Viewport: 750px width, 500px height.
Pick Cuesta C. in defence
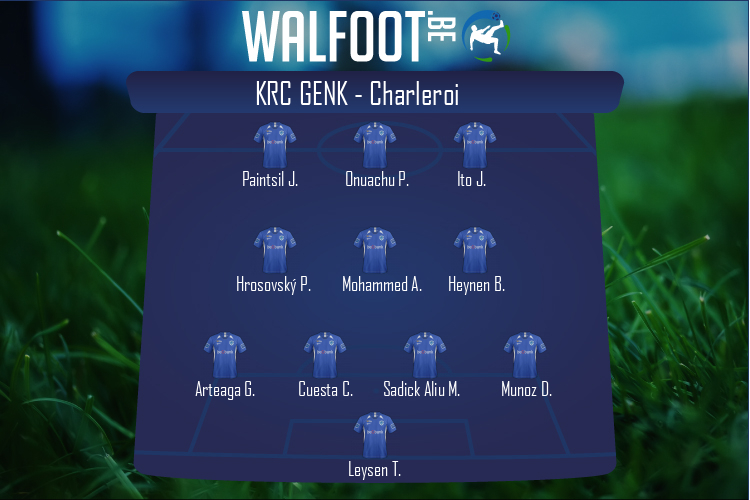(325, 356)
